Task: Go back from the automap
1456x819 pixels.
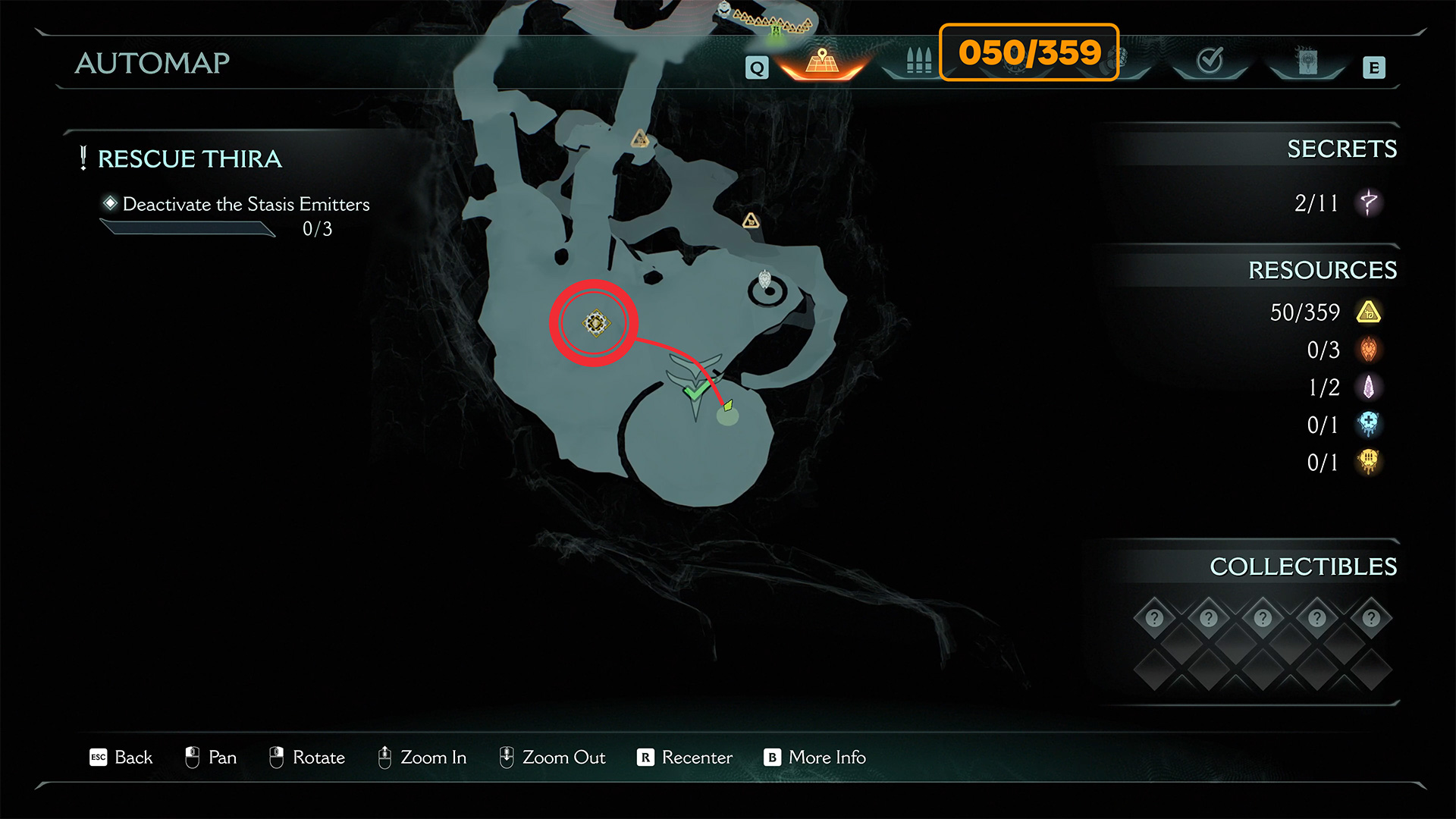Action: 121,758
